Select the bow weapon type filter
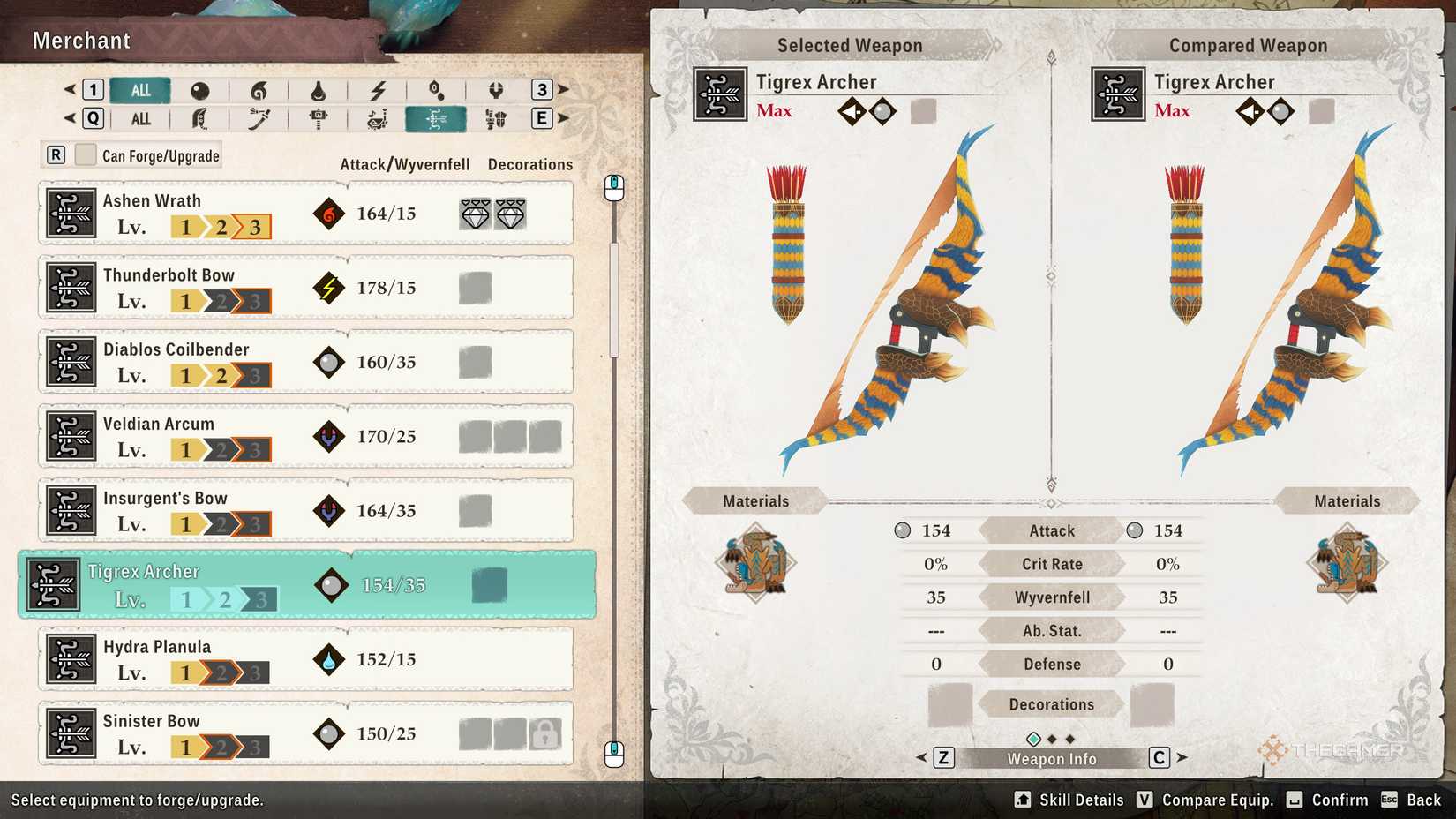 pos(437,118)
